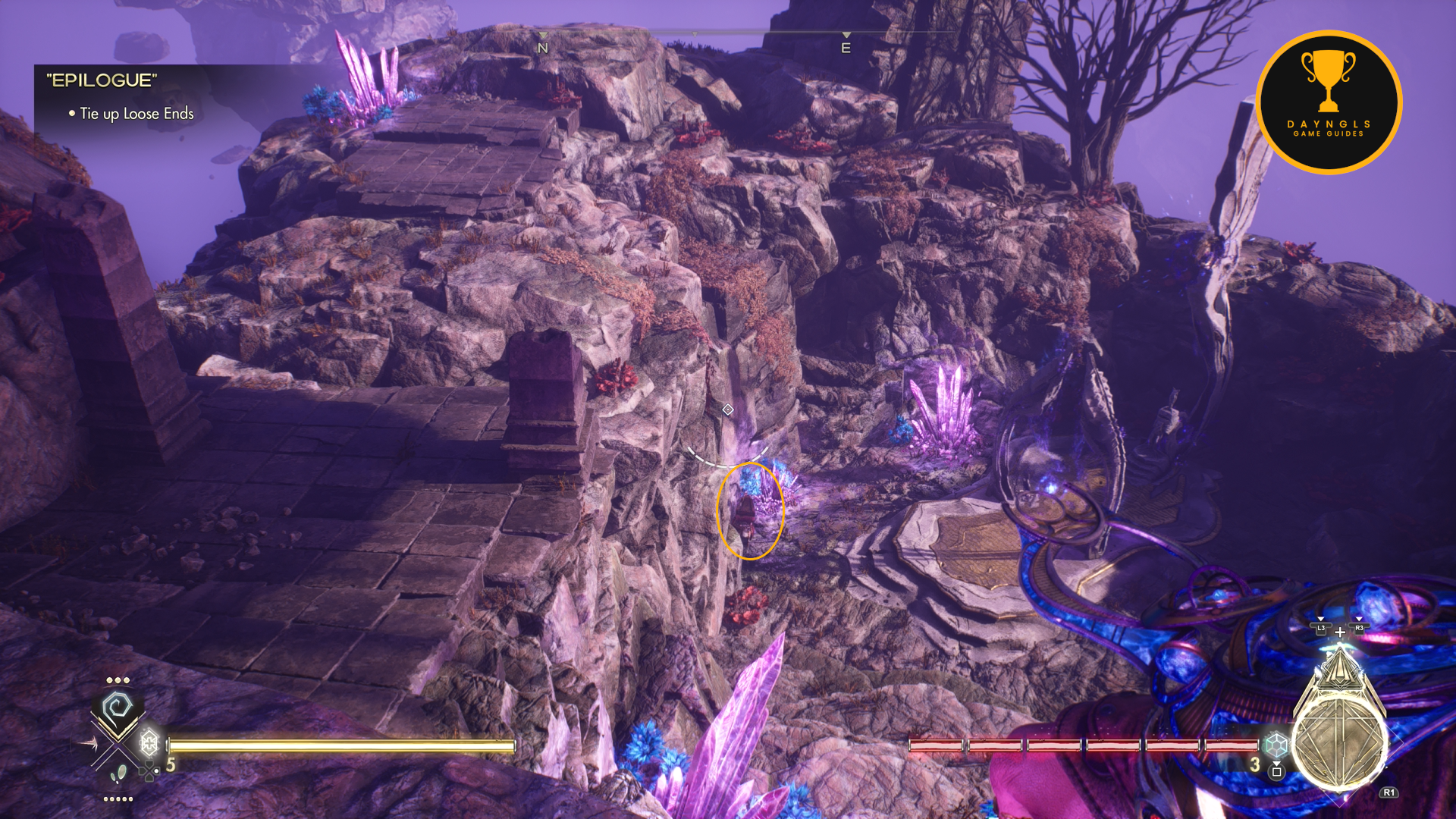1456x819 pixels.
Task: Click the N marker on the compass
Action: pos(542,48)
